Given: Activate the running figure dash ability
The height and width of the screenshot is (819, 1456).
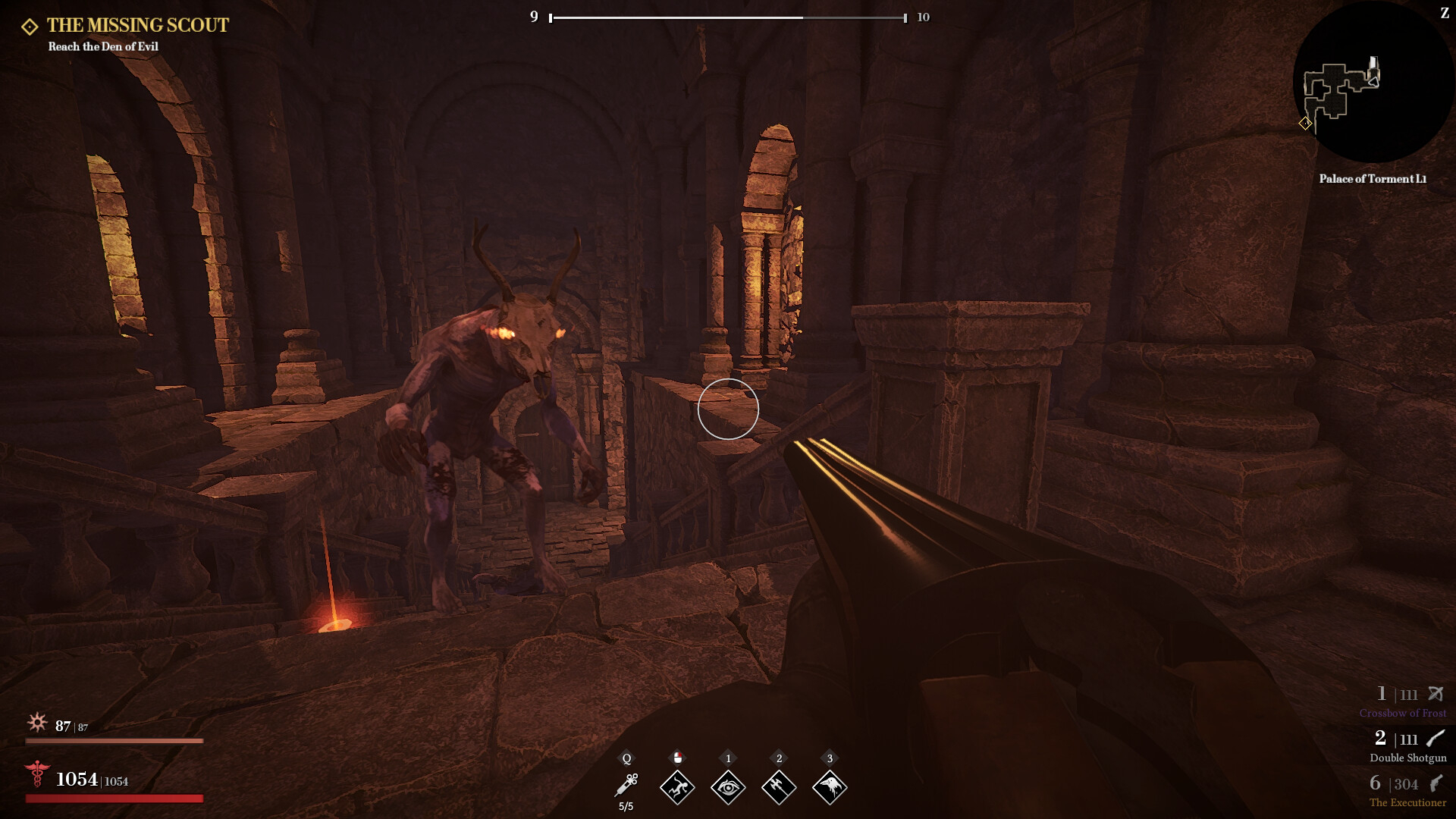Looking at the screenshot, I should tap(677, 787).
